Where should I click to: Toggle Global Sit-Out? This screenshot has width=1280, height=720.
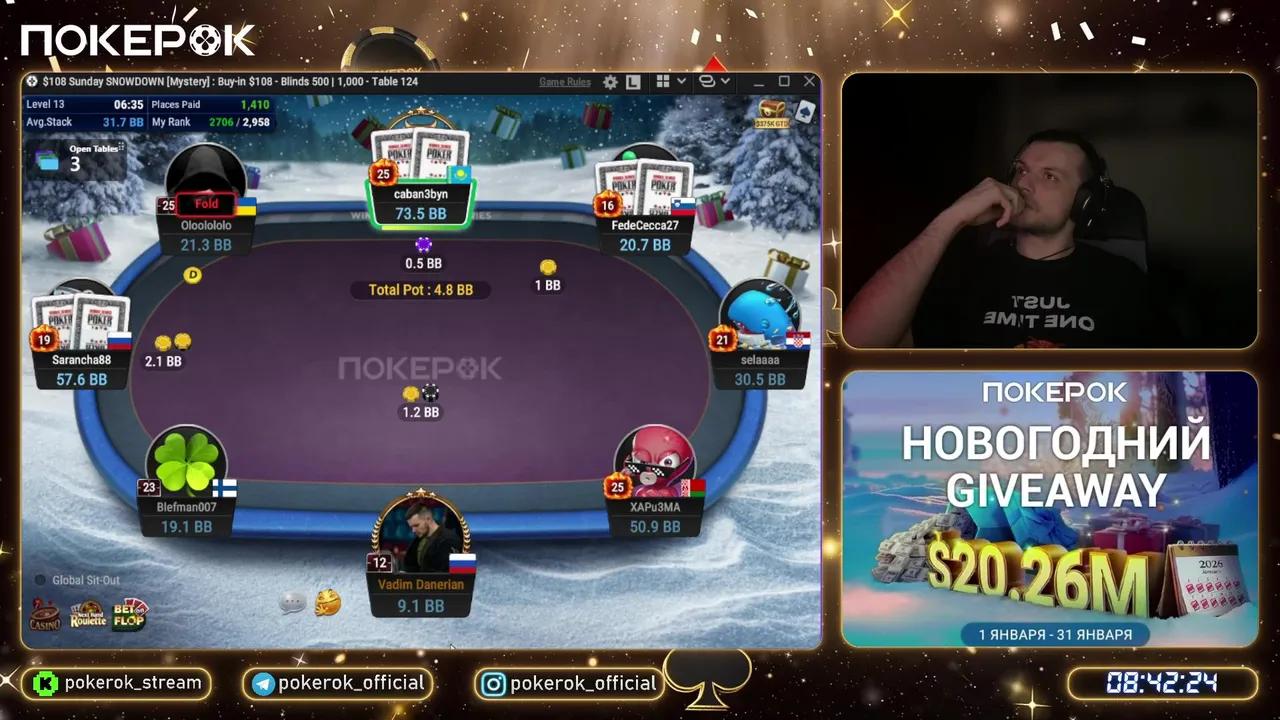tap(40, 579)
